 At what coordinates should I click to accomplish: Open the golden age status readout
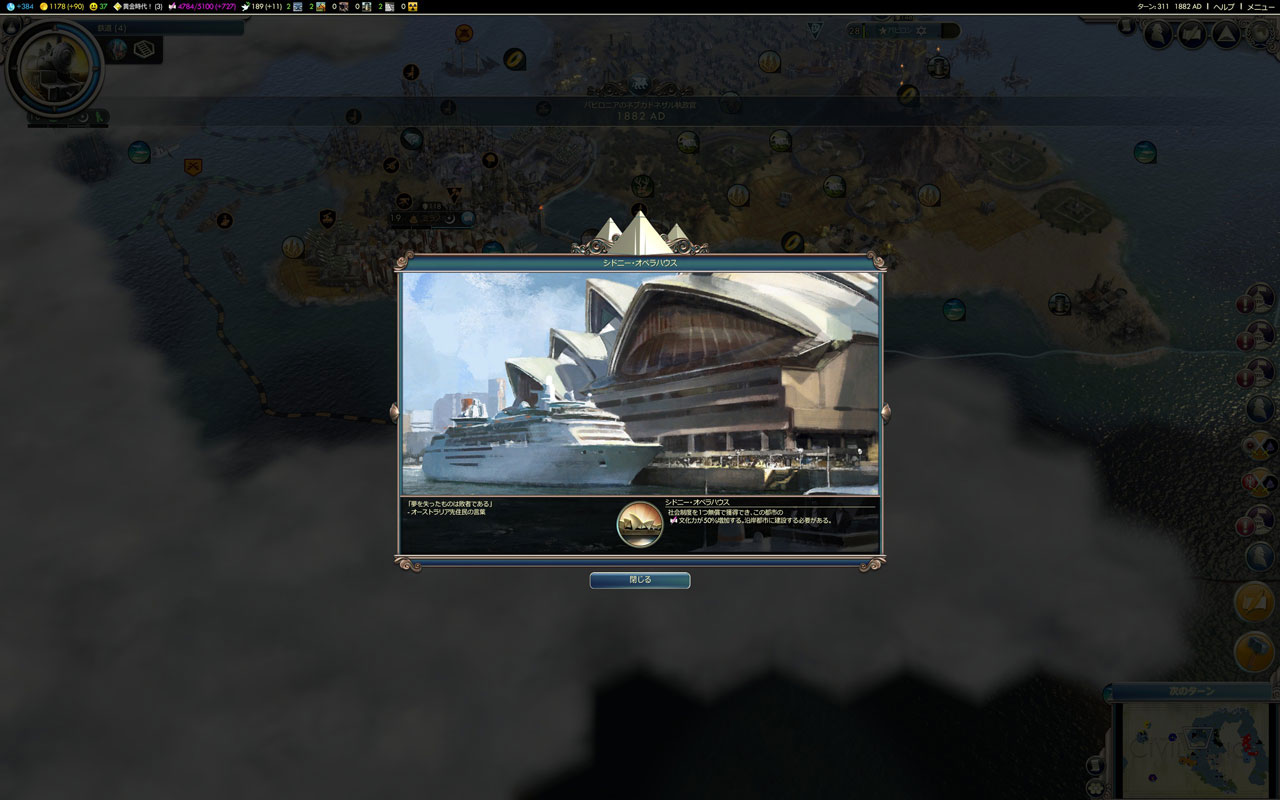138,6
